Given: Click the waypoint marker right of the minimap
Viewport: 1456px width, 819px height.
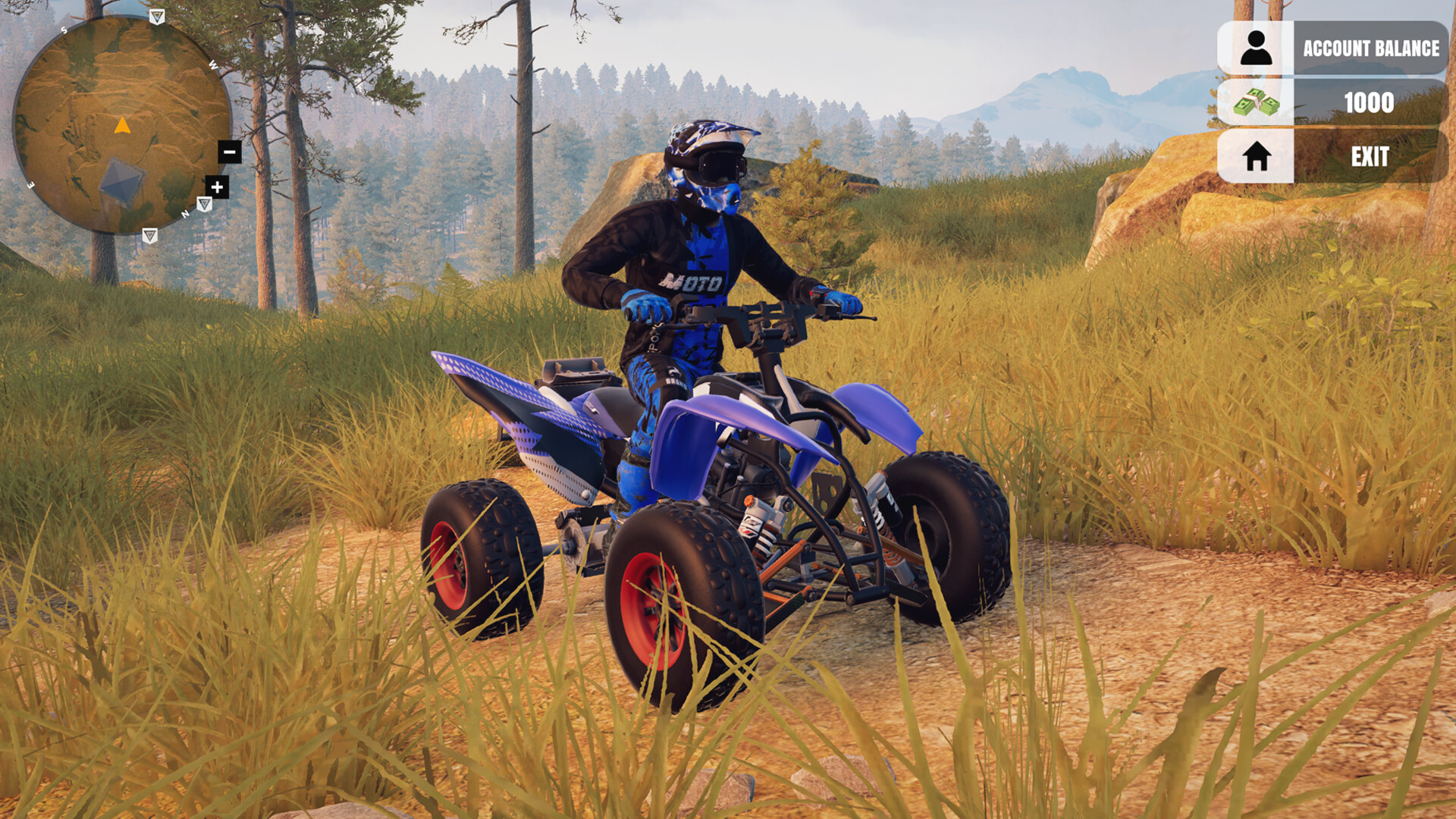Looking at the screenshot, I should coord(204,202).
